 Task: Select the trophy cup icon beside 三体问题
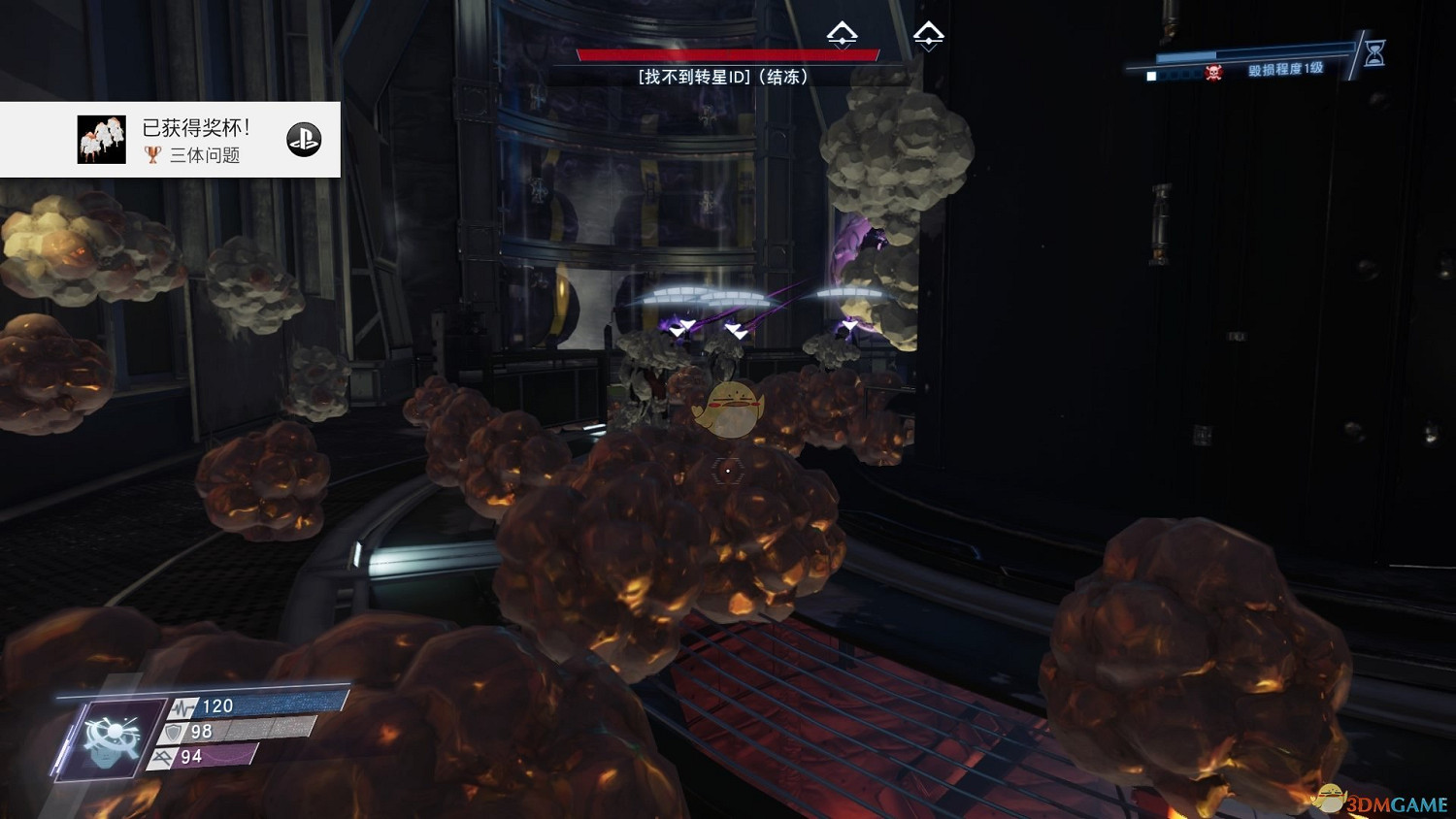click(152, 155)
